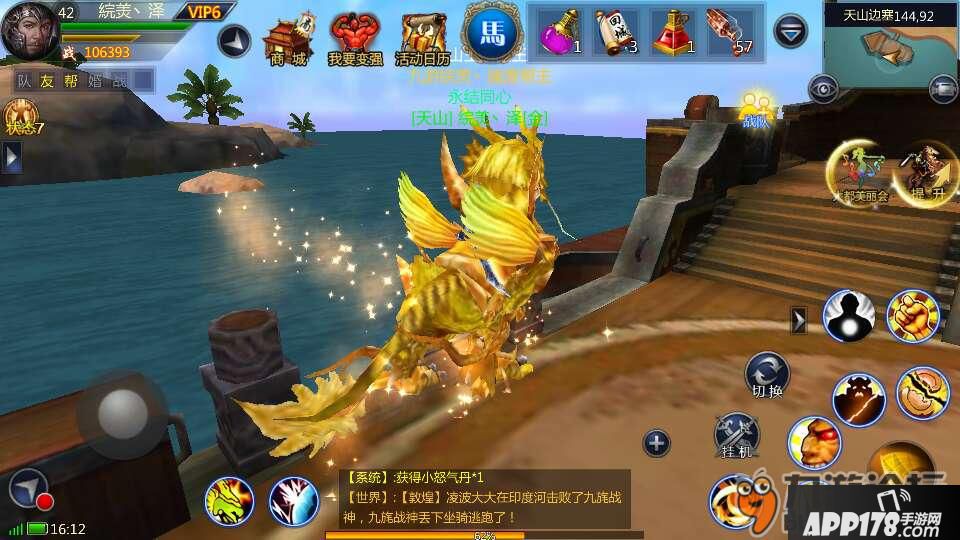Use the 回城 return scroll
960x540 pixels.
[617, 33]
